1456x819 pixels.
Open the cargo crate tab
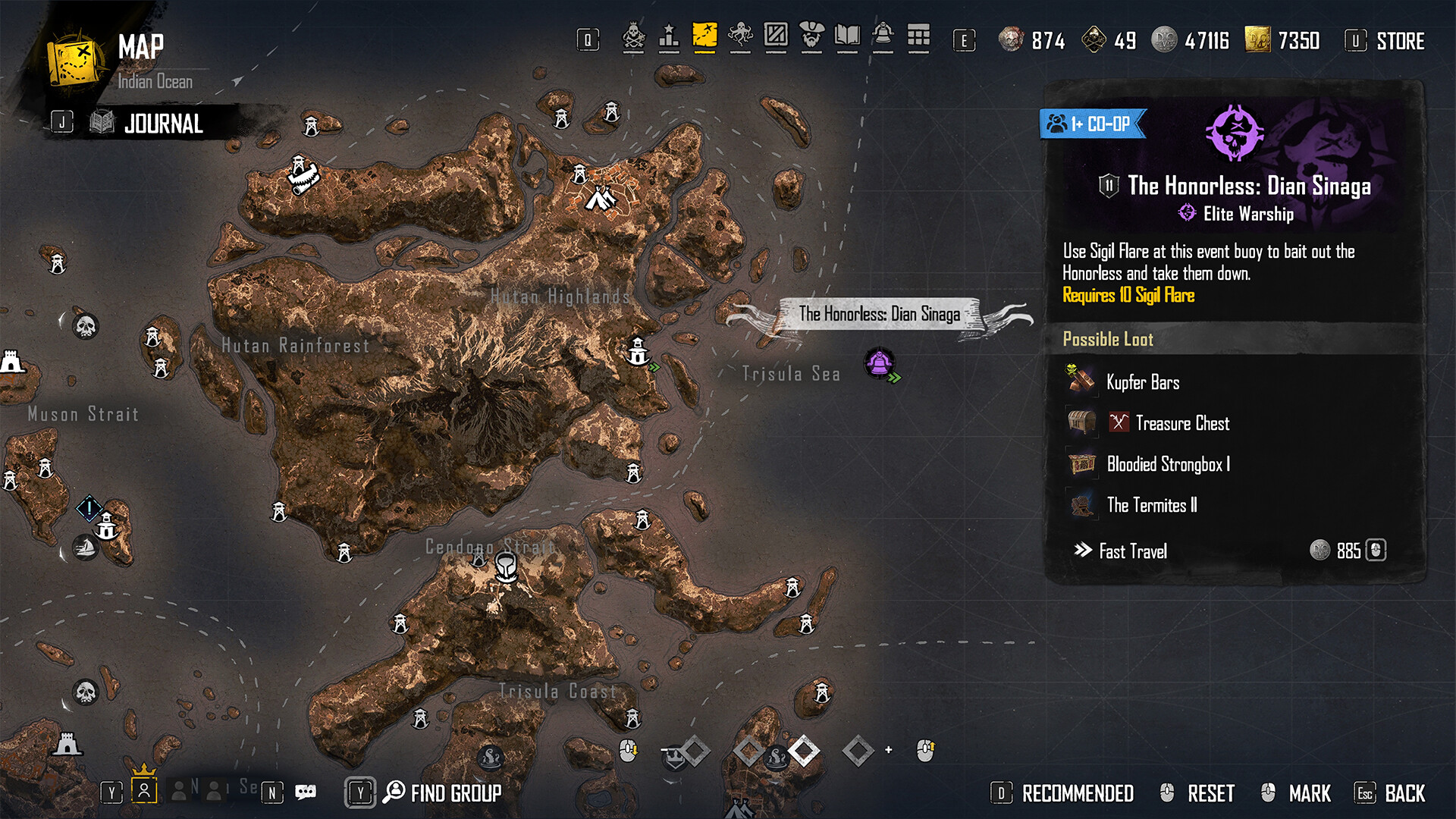[776, 36]
